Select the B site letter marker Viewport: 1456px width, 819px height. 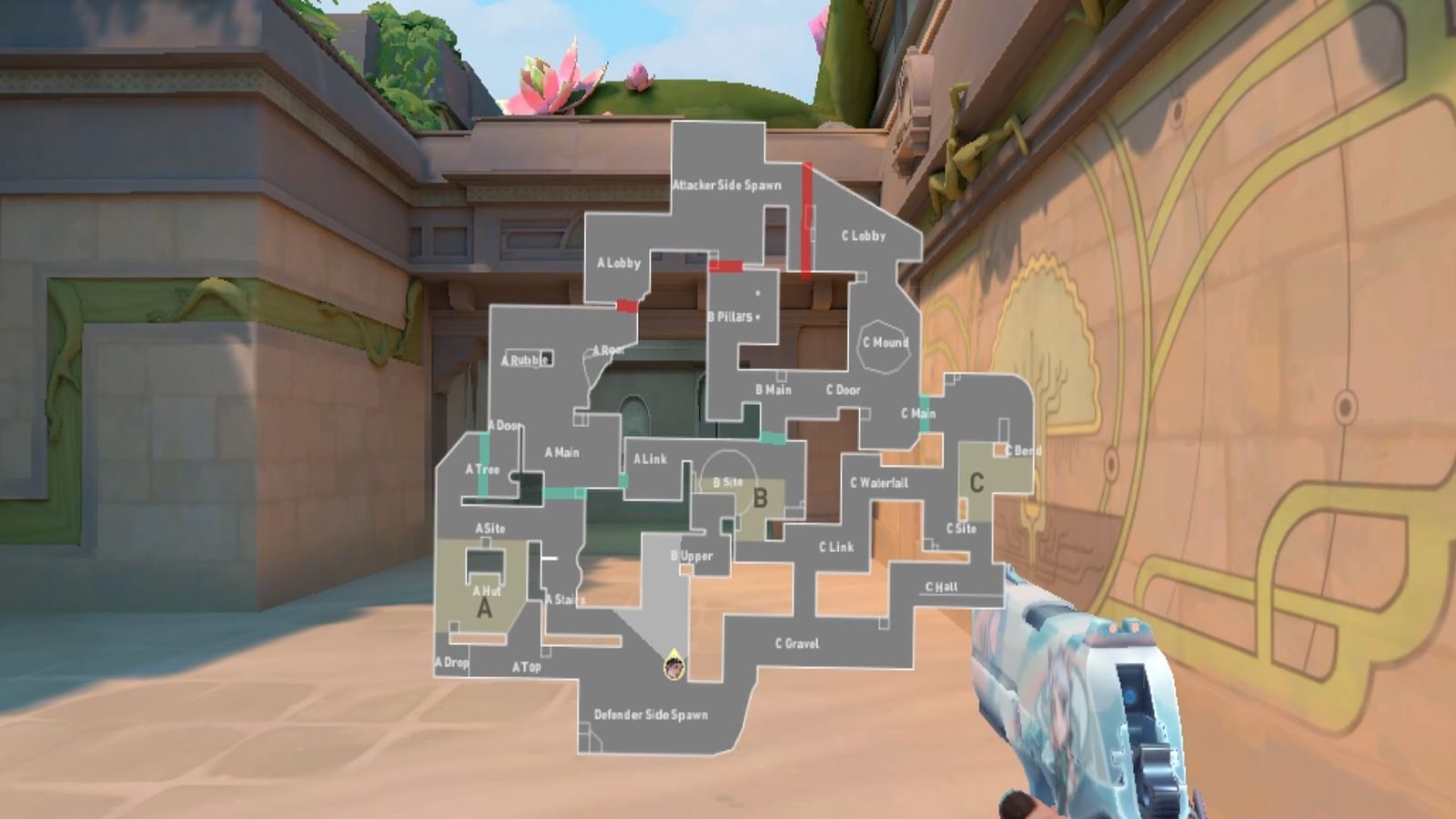pyautogui.click(x=763, y=498)
